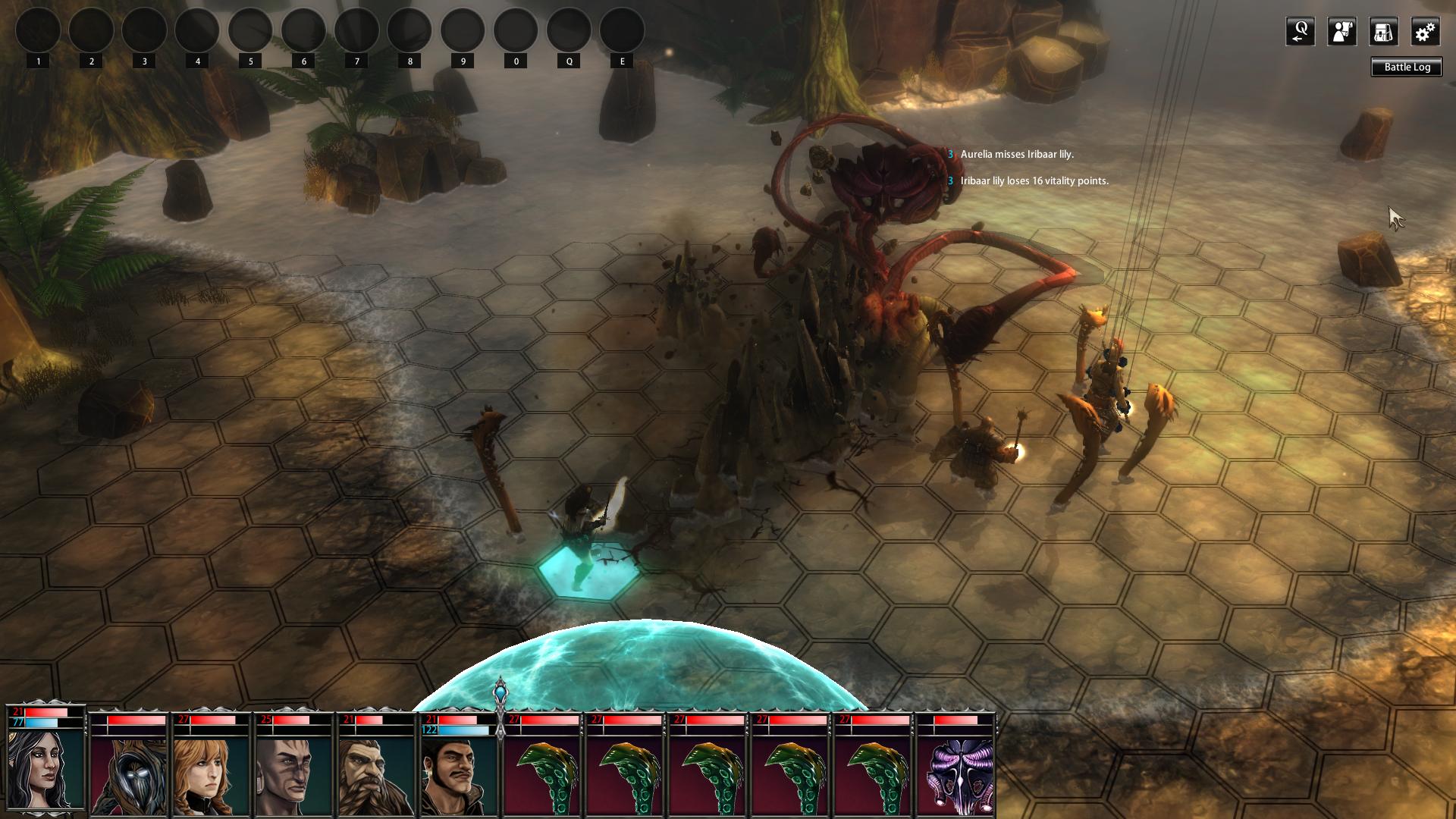The width and height of the screenshot is (1456, 819).
Task: Open the Battle Log panel
Action: (x=1407, y=67)
